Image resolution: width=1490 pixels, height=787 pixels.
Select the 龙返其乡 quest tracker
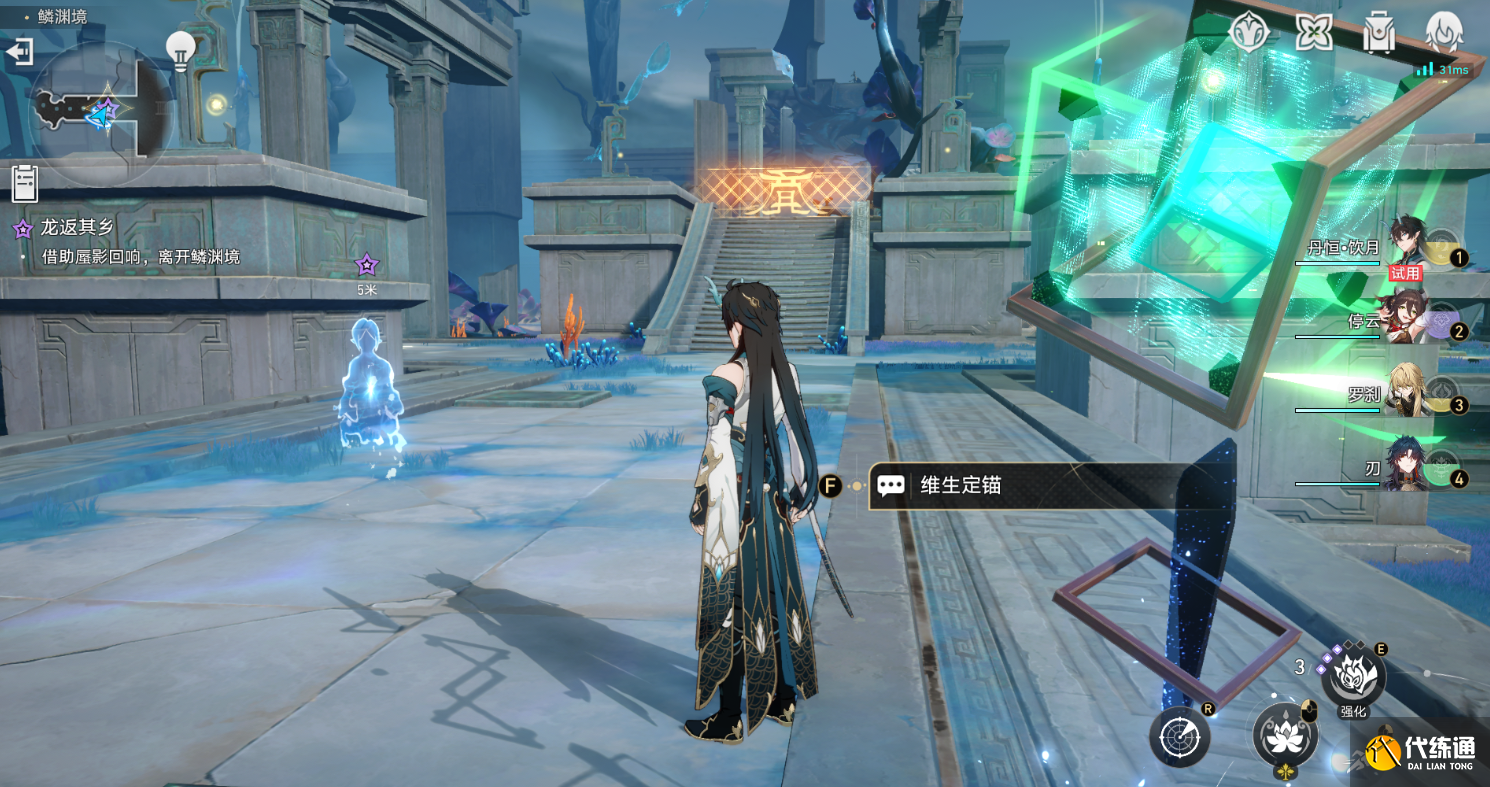pos(77,228)
